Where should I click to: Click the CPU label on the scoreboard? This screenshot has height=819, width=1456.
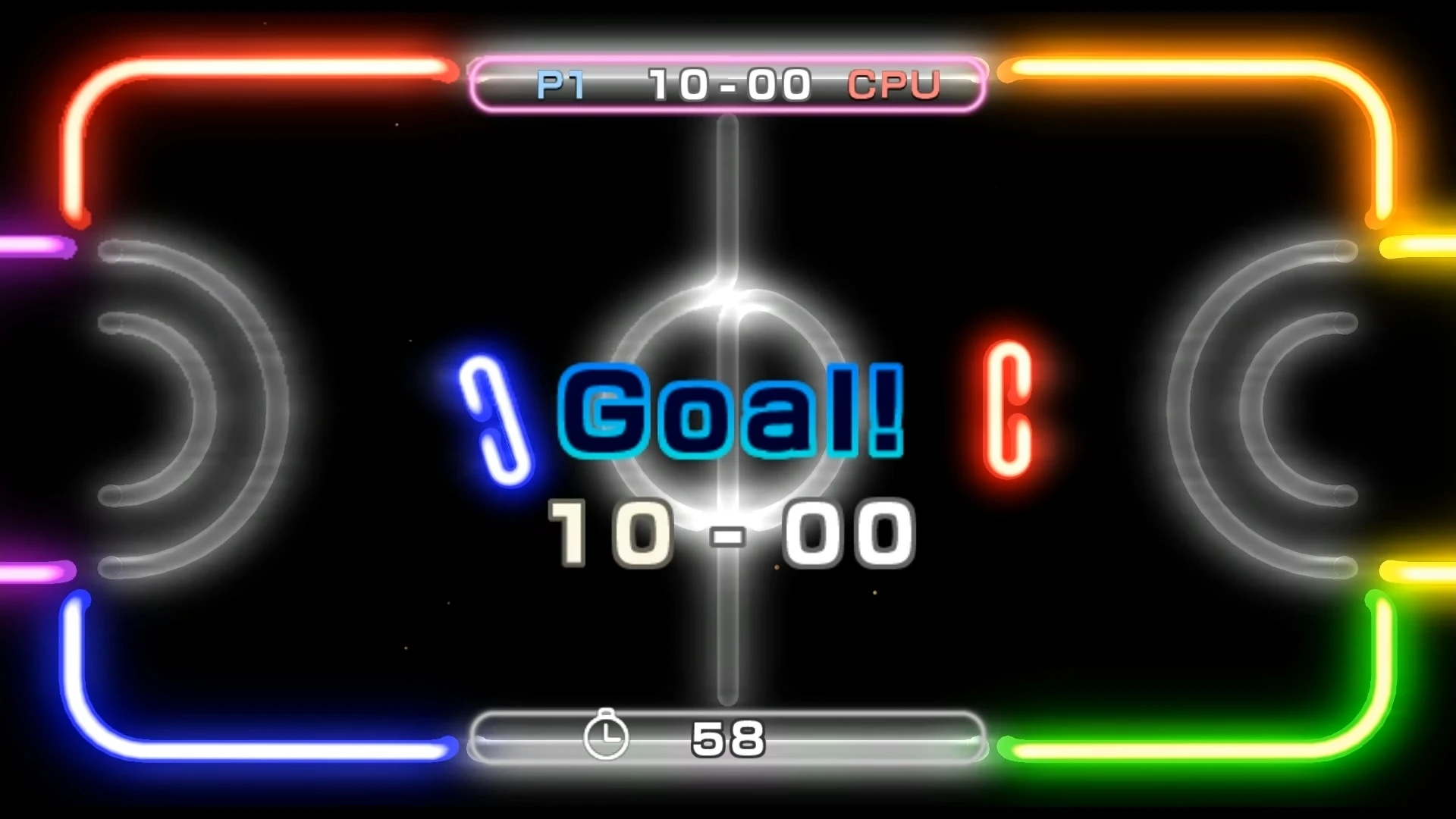895,85
